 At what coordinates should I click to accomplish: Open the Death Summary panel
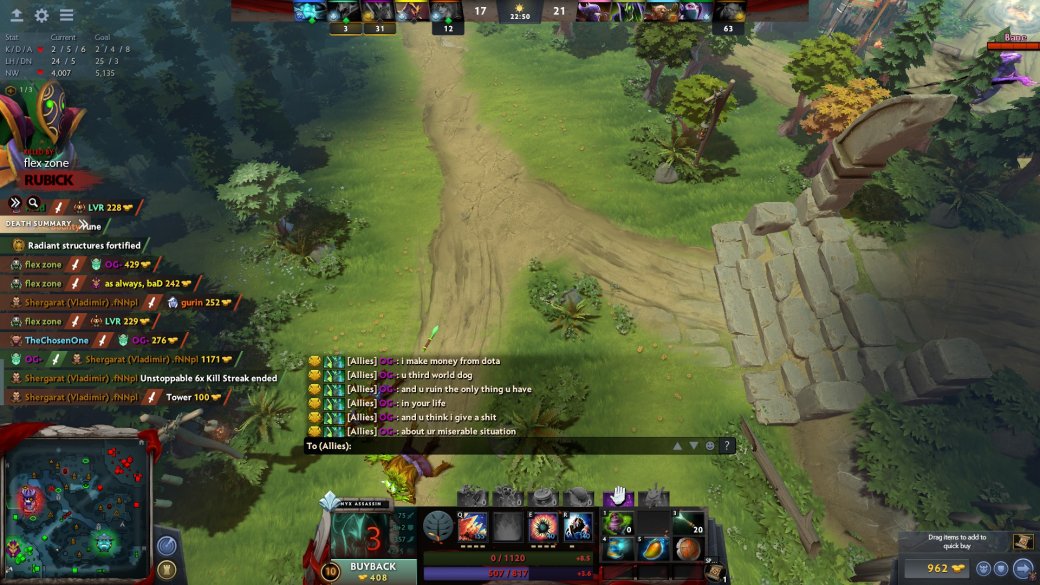[38, 223]
